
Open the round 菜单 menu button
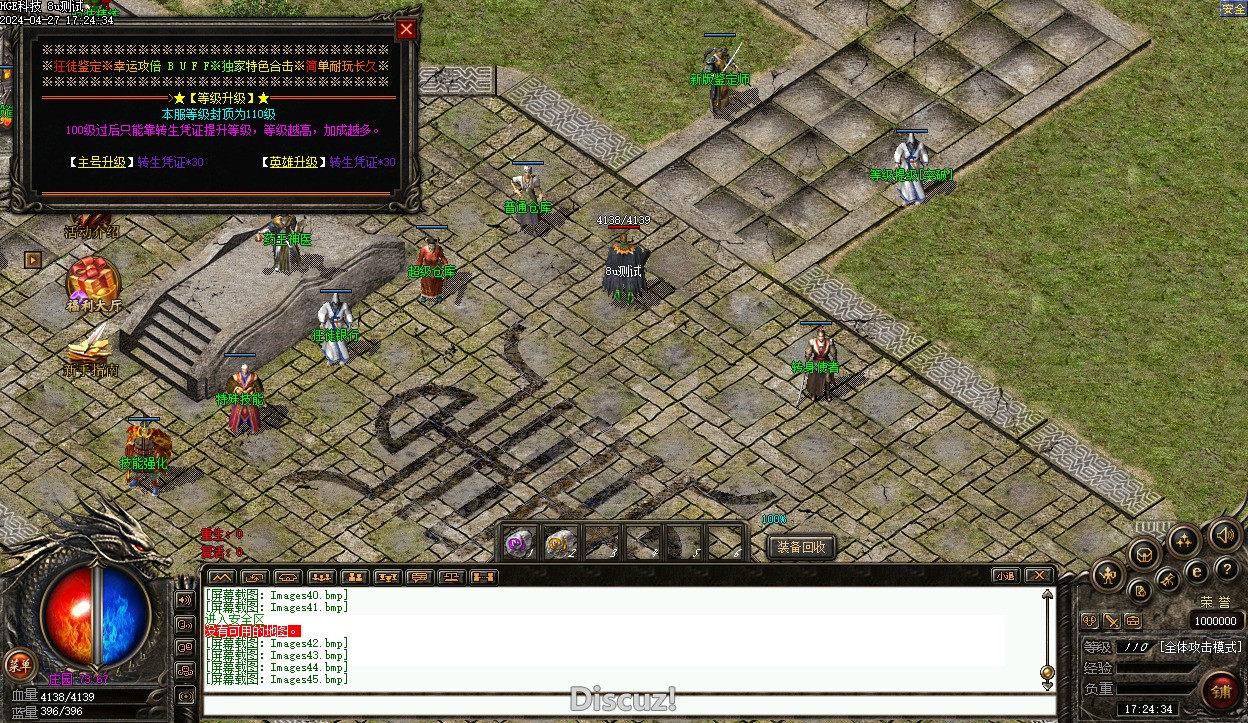18,664
